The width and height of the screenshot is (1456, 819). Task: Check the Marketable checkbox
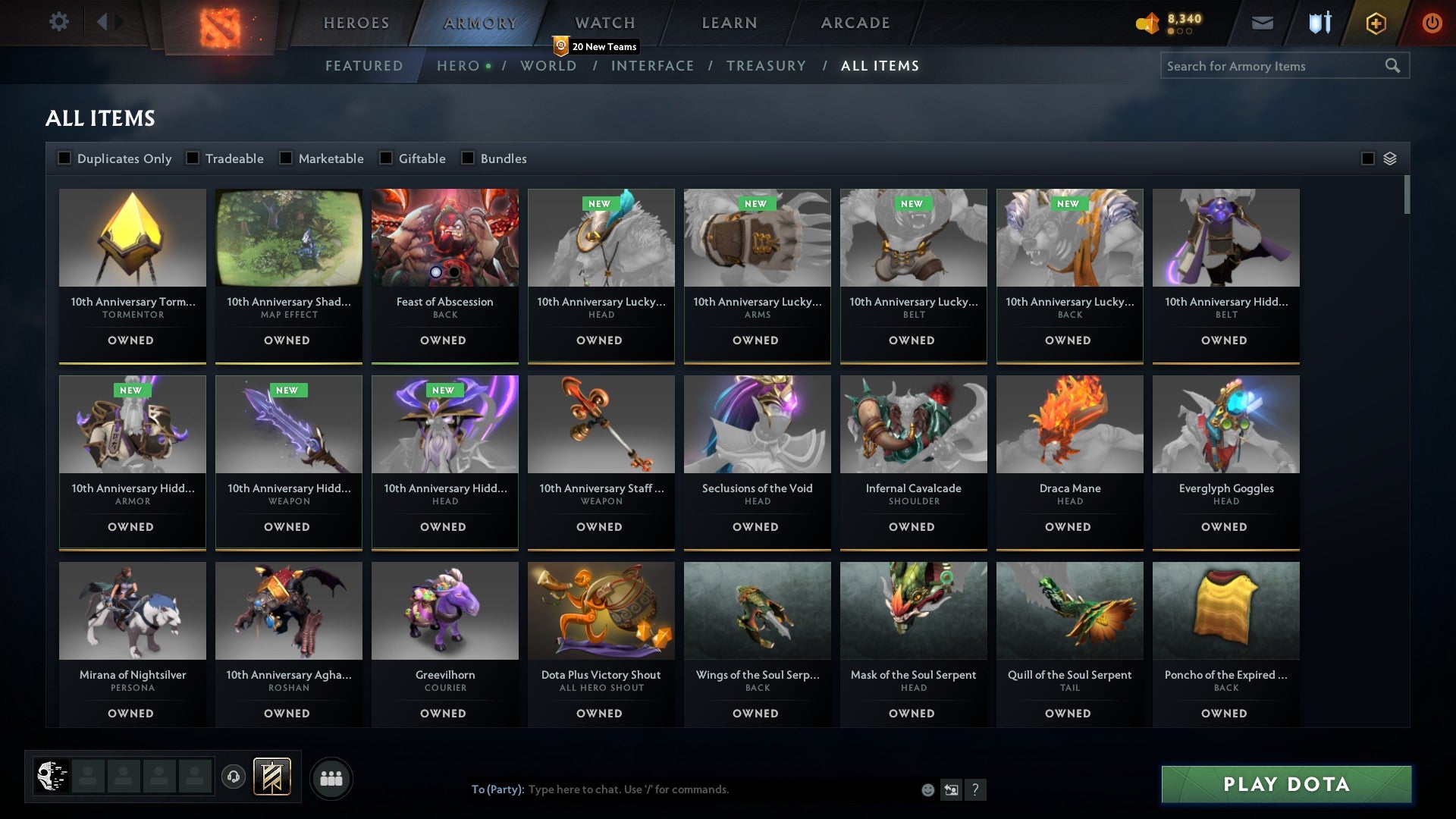click(x=286, y=158)
